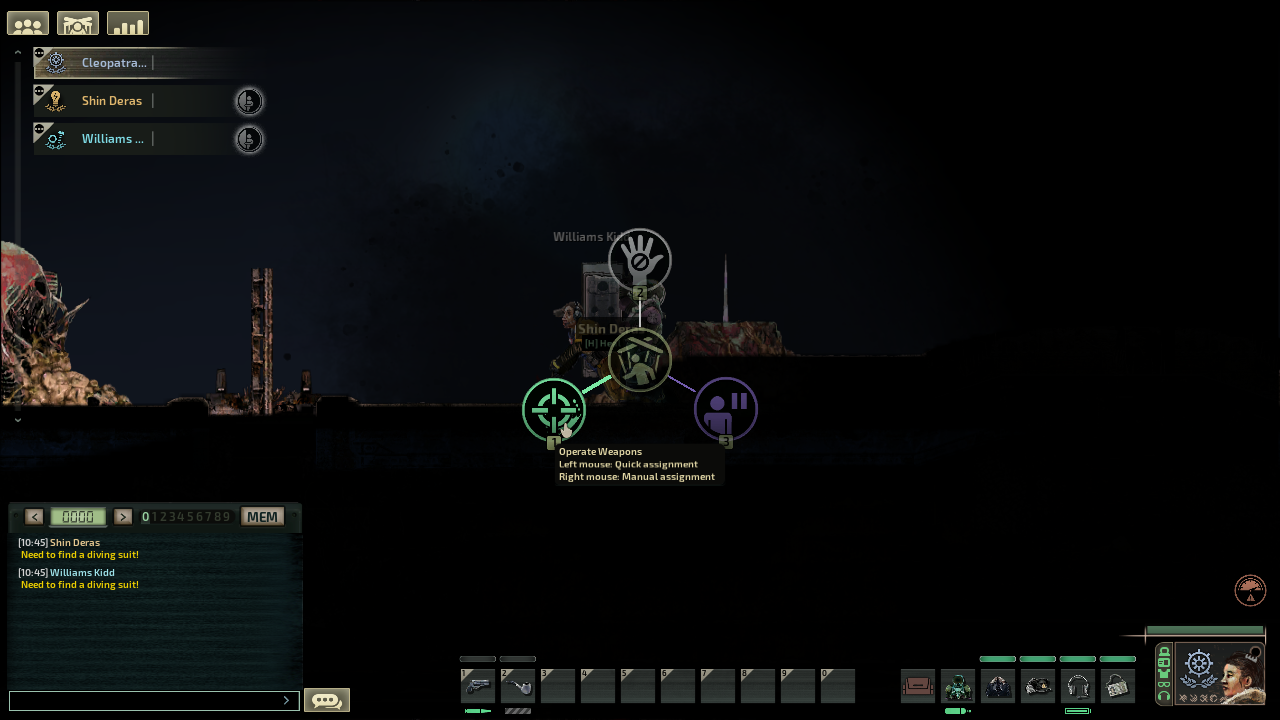Send a message using the speech bubble icon
This screenshot has height=720, width=1280.
click(x=326, y=699)
